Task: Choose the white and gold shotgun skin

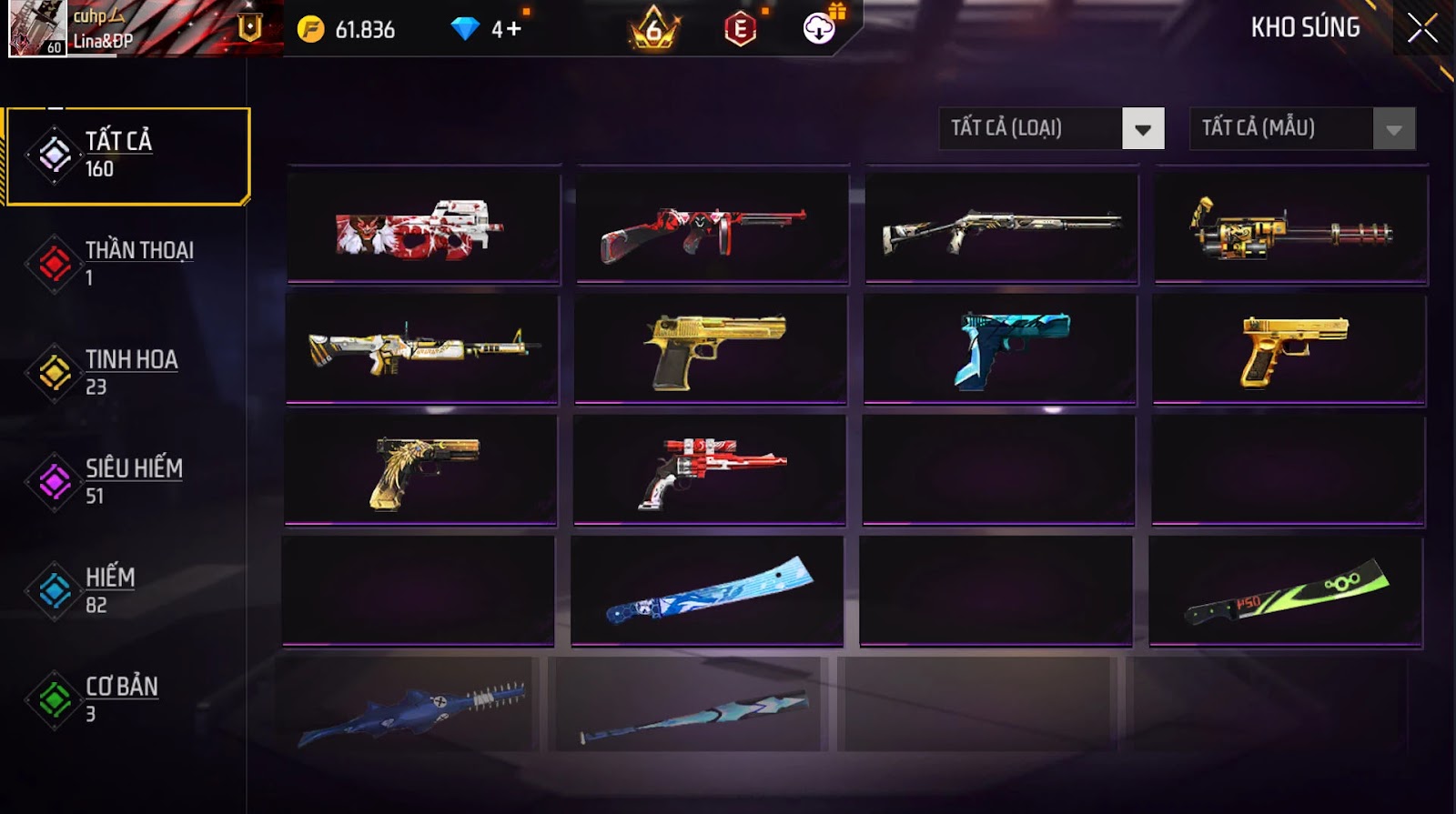Action: tap(1002, 227)
